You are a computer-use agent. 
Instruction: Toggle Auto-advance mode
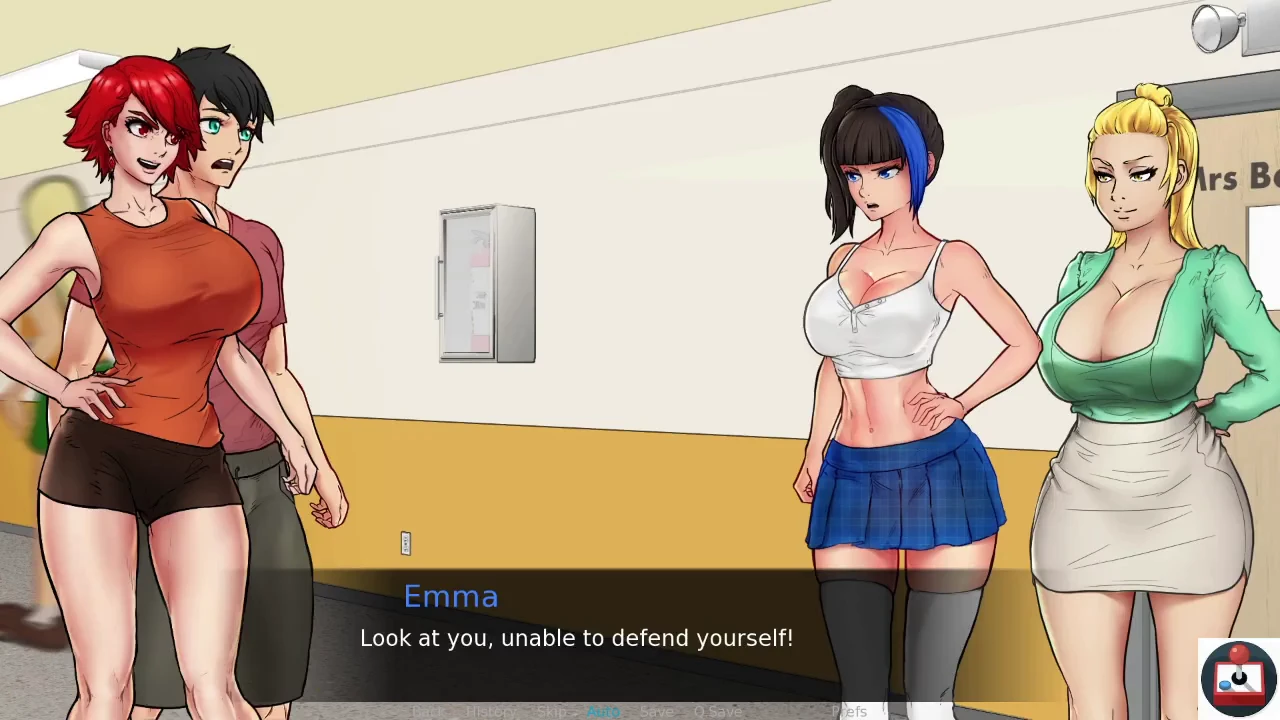(x=604, y=711)
